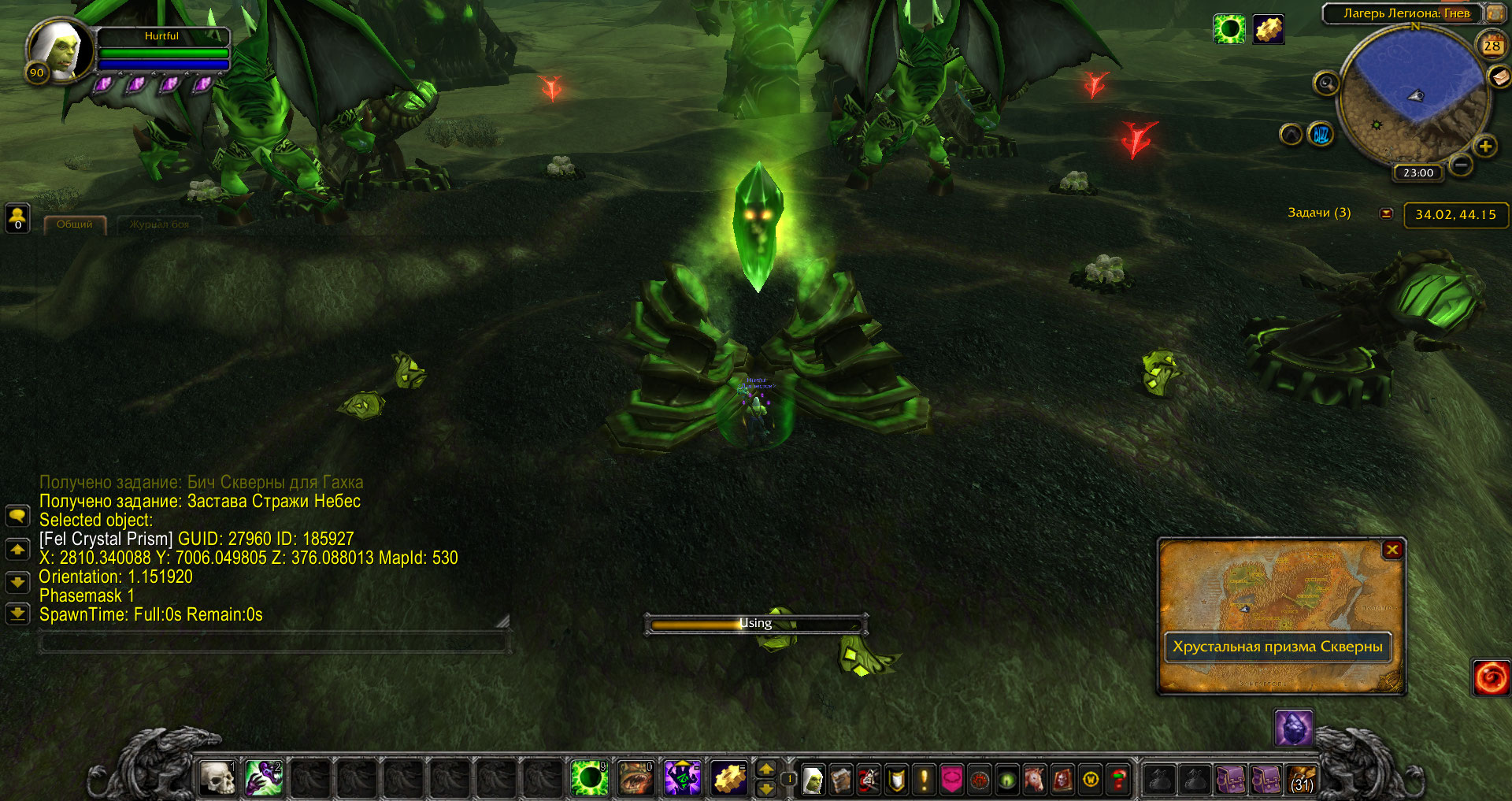Open the mounts horse head button
Screen dimensions: 1512x801
pos(1035,780)
